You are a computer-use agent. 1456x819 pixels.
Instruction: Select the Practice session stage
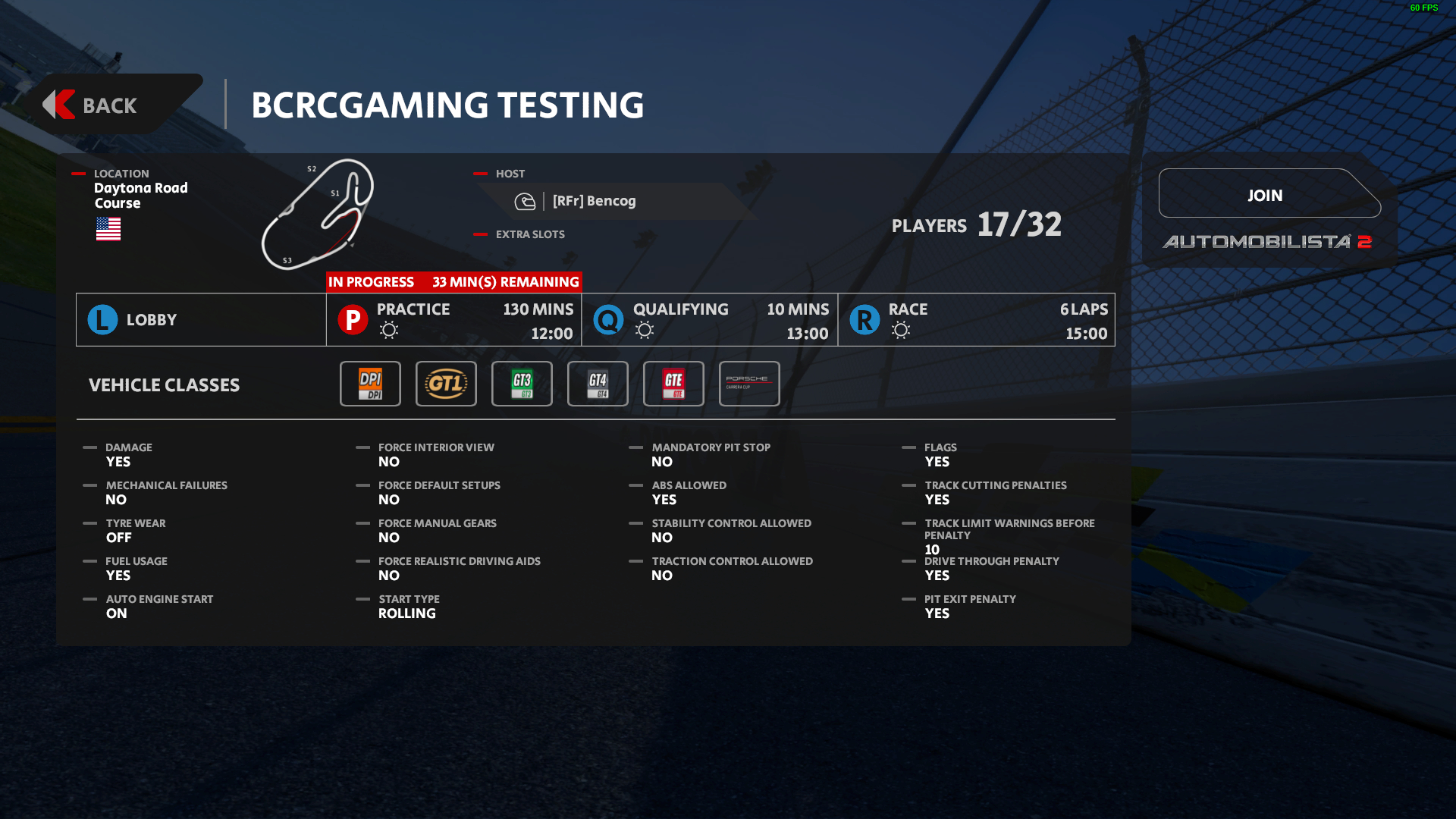coord(453,320)
